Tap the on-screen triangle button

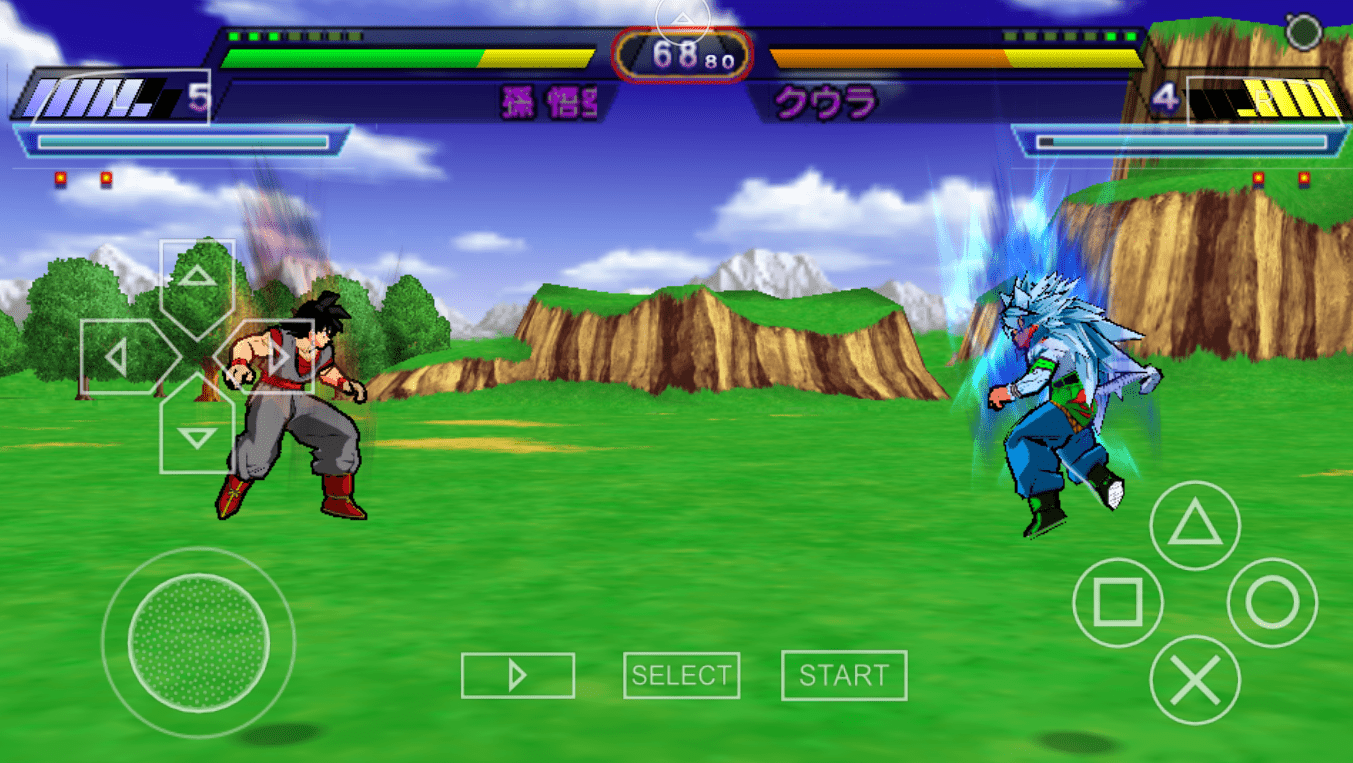(x=1194, y=525)
